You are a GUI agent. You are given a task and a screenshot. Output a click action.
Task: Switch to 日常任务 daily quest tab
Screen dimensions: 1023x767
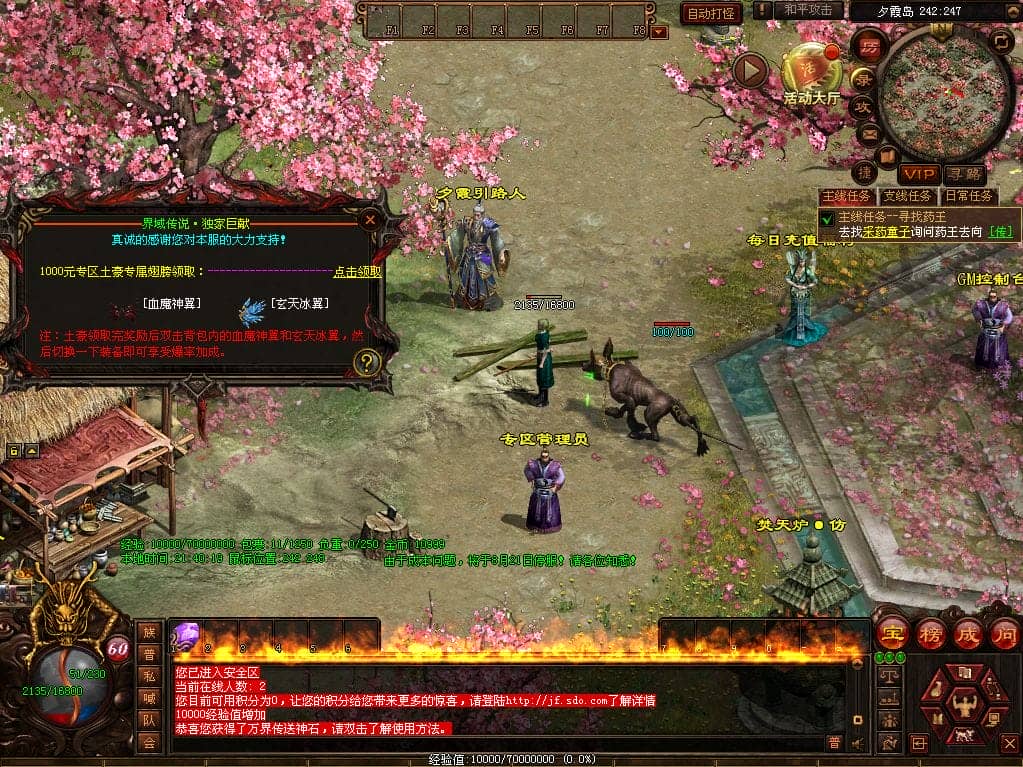pos(969,196)
